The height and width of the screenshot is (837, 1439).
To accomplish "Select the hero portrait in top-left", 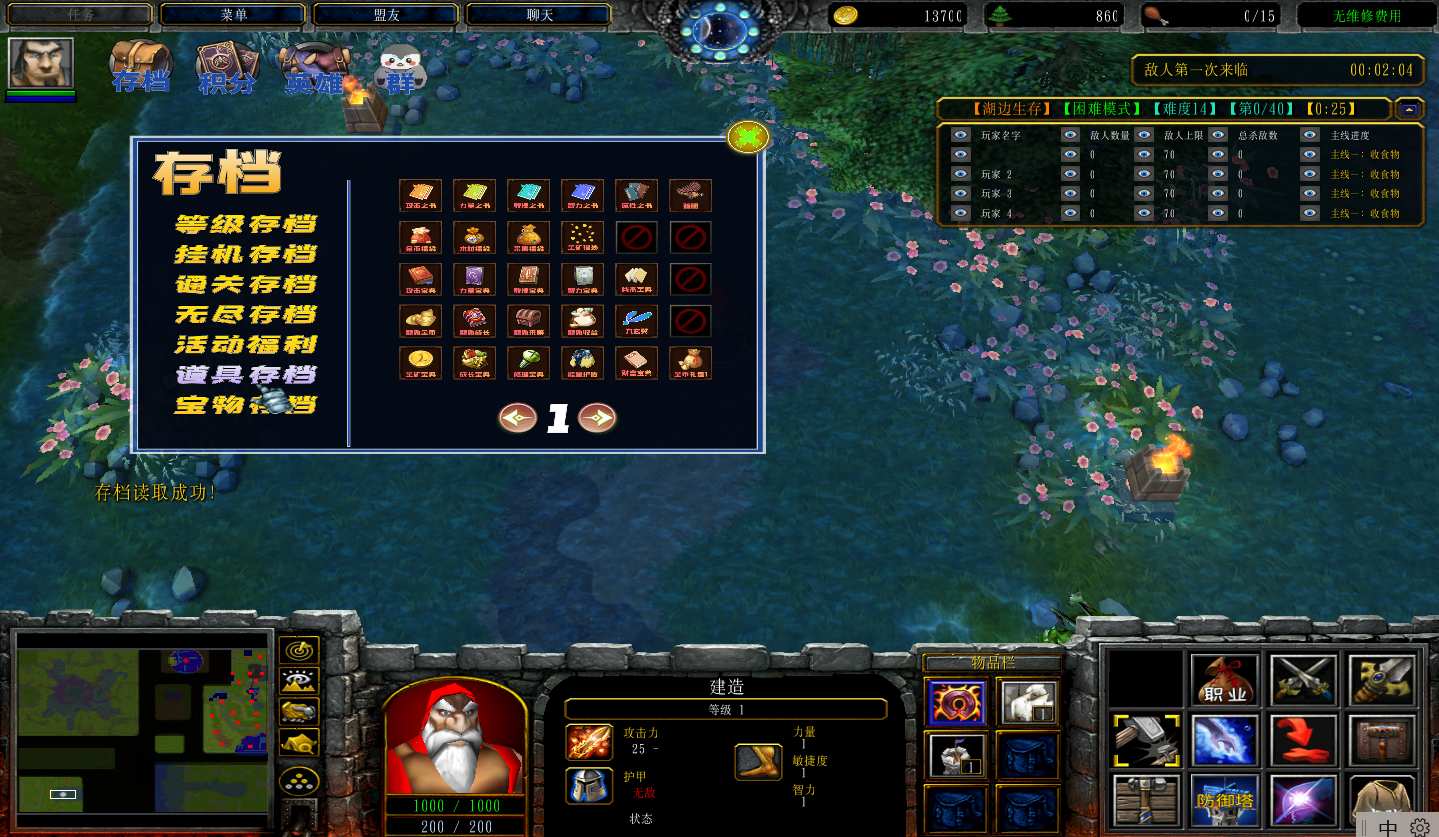I will point(41,63).
